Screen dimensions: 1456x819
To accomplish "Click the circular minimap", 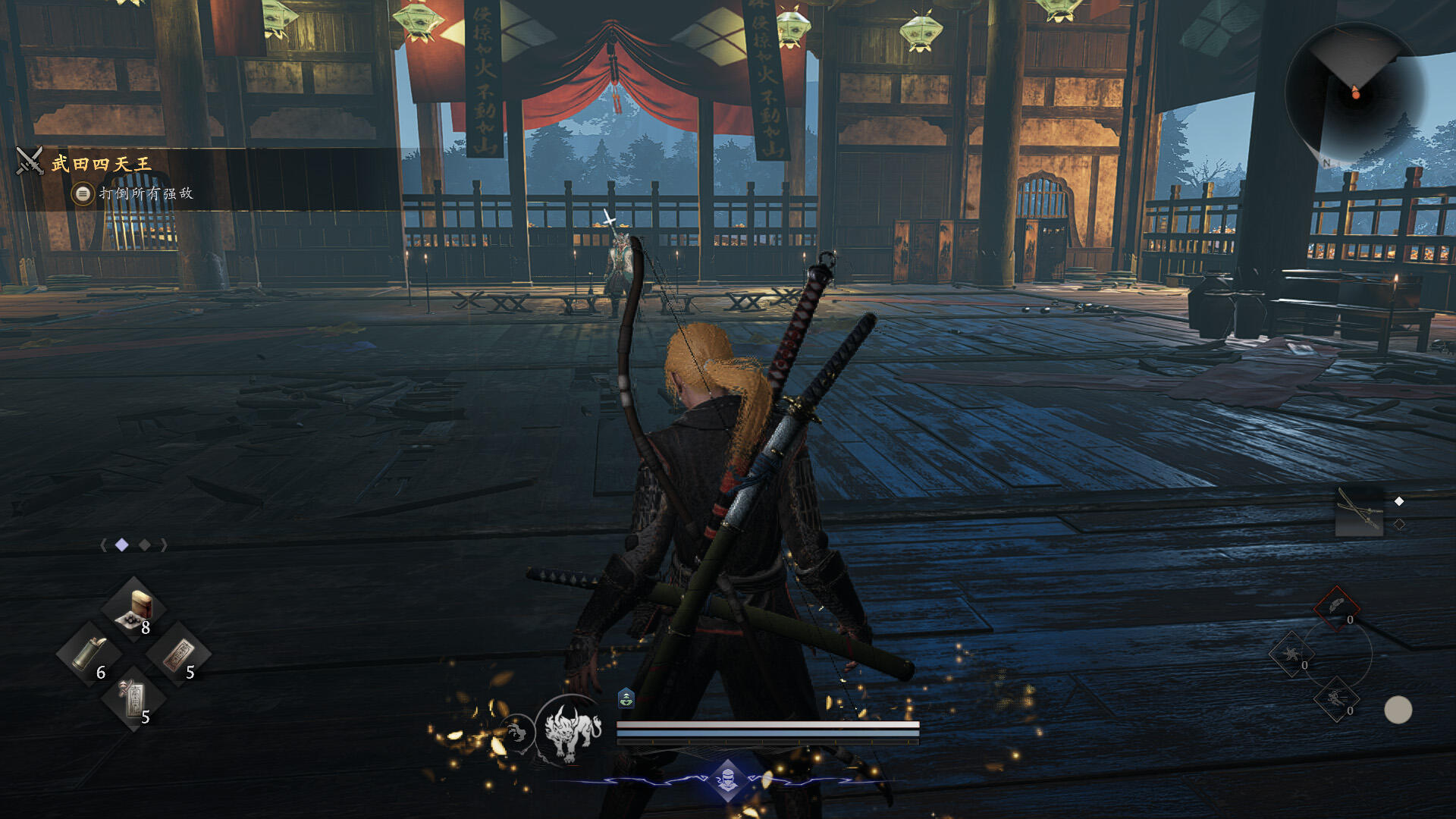I will pyautogui.click(x=1355, y=93).
